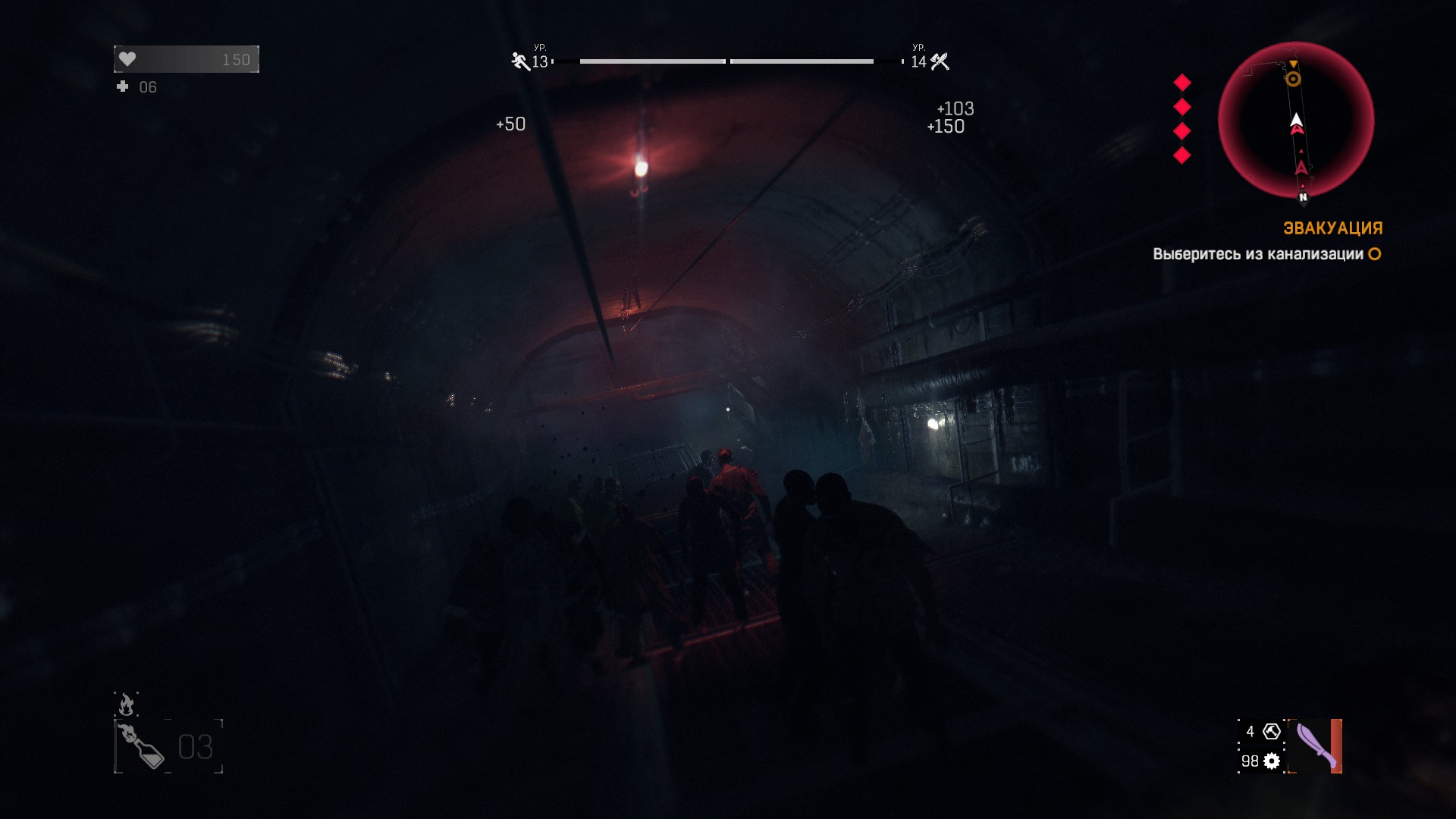Select the purple machete weapon slot
Image resolution: width=1456 pixels, height=819 pixels.
(1316, 746)
